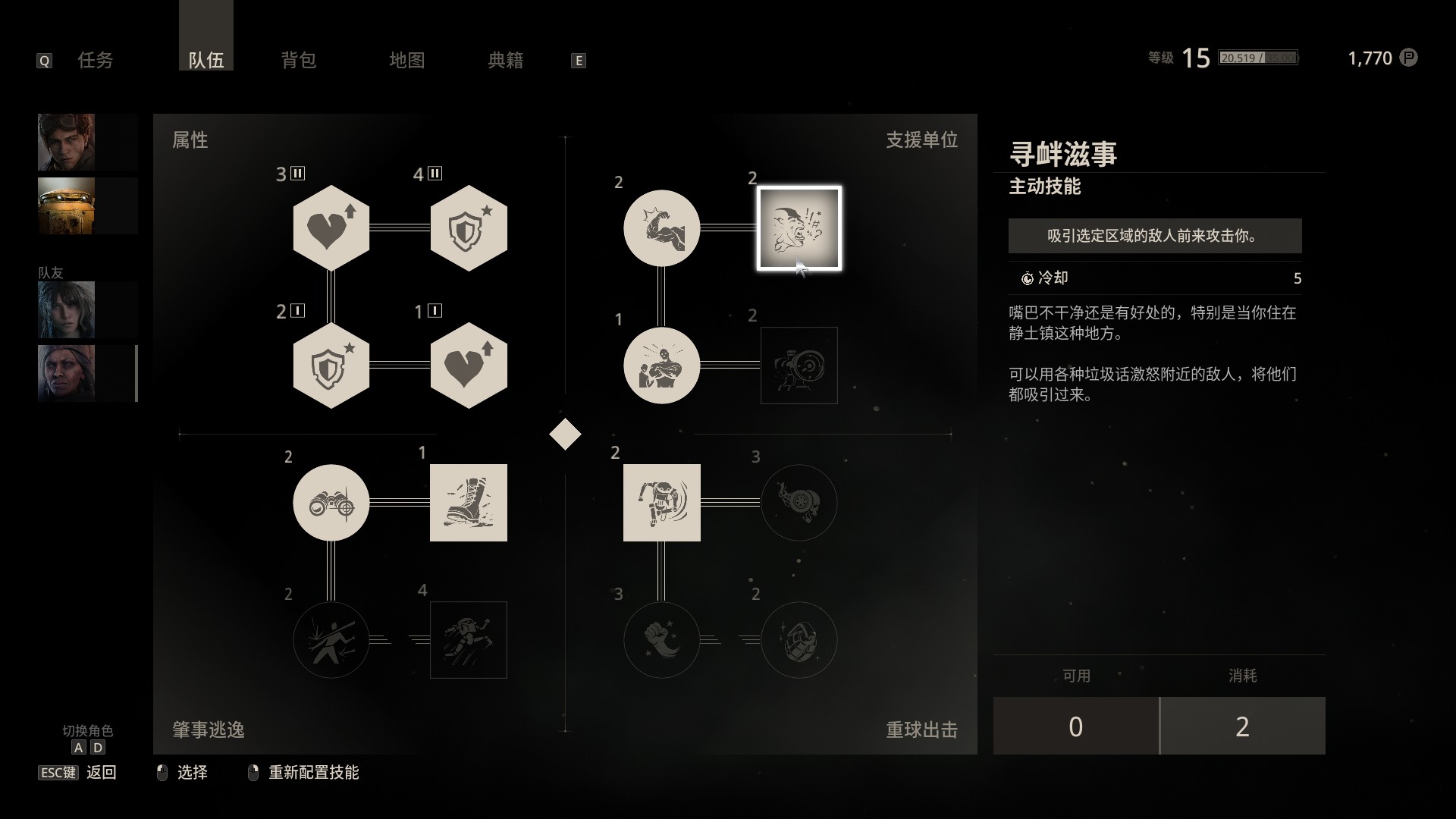
Task: Switch to the 背包 tab
Action: [299, 60]
